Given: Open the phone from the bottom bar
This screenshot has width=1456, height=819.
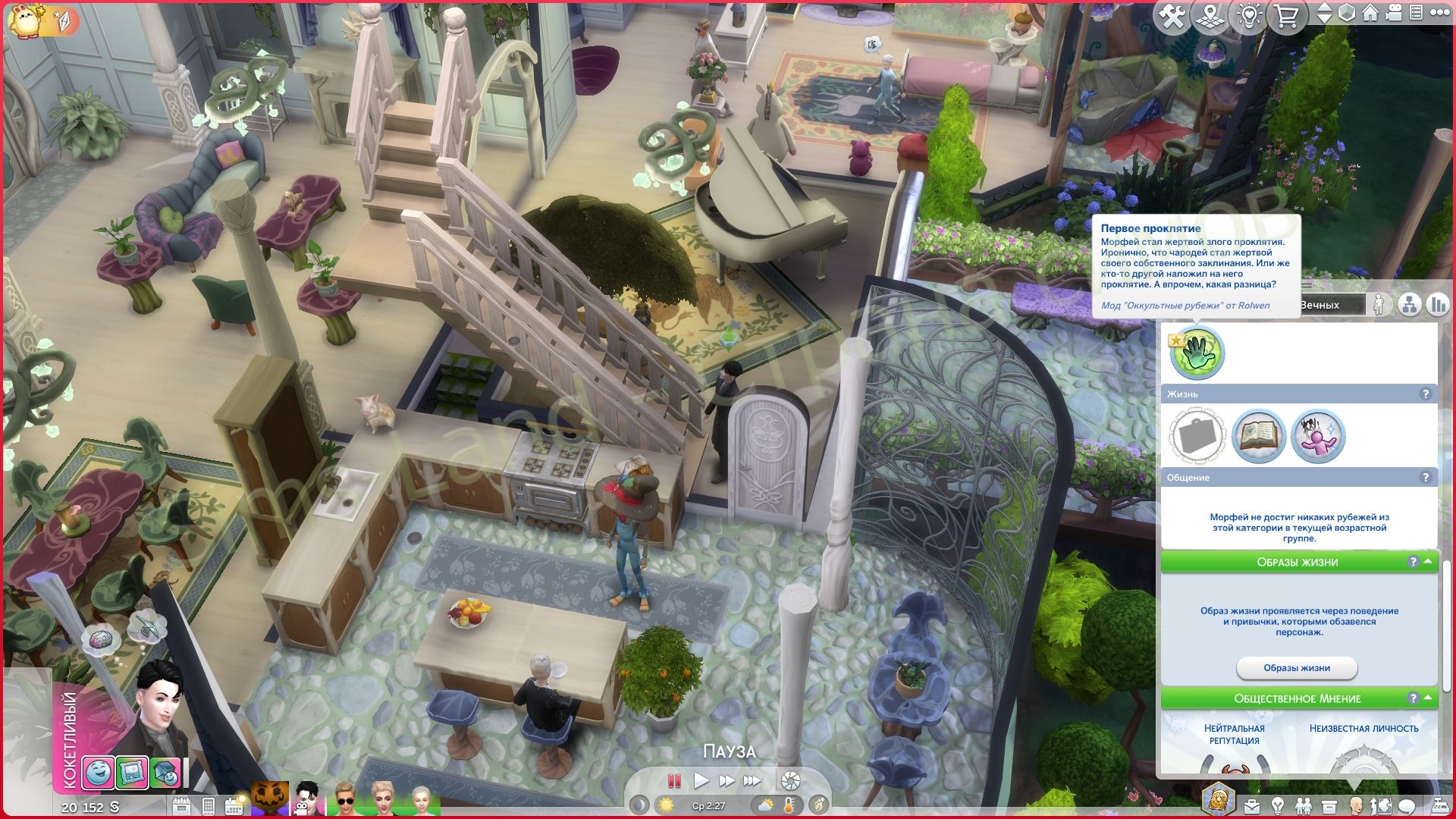Looking at the screenshot, I should [x=209, y=805].
